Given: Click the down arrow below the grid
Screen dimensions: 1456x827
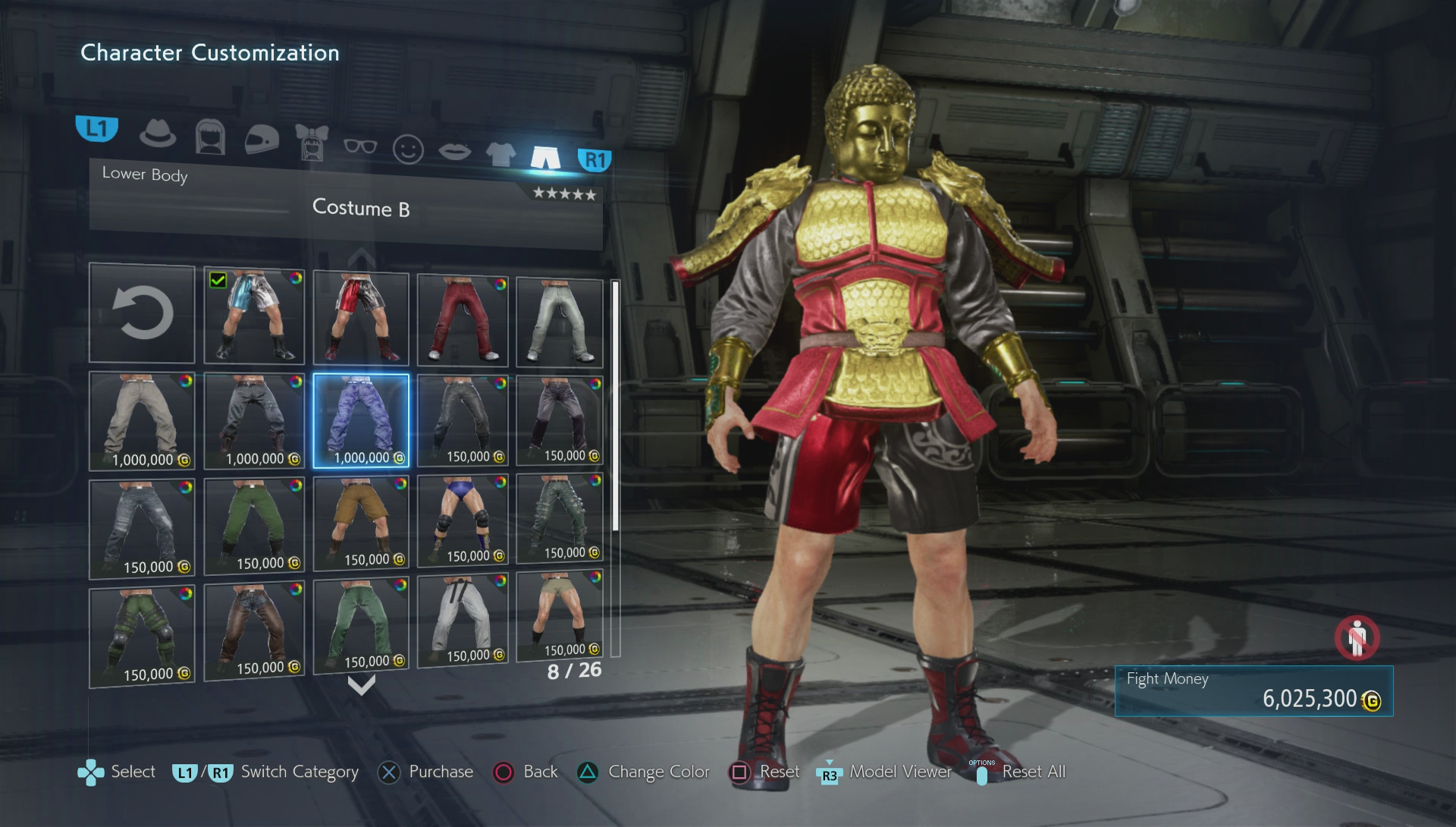Looking at the screenshot, I should click(x=361, y=686).
